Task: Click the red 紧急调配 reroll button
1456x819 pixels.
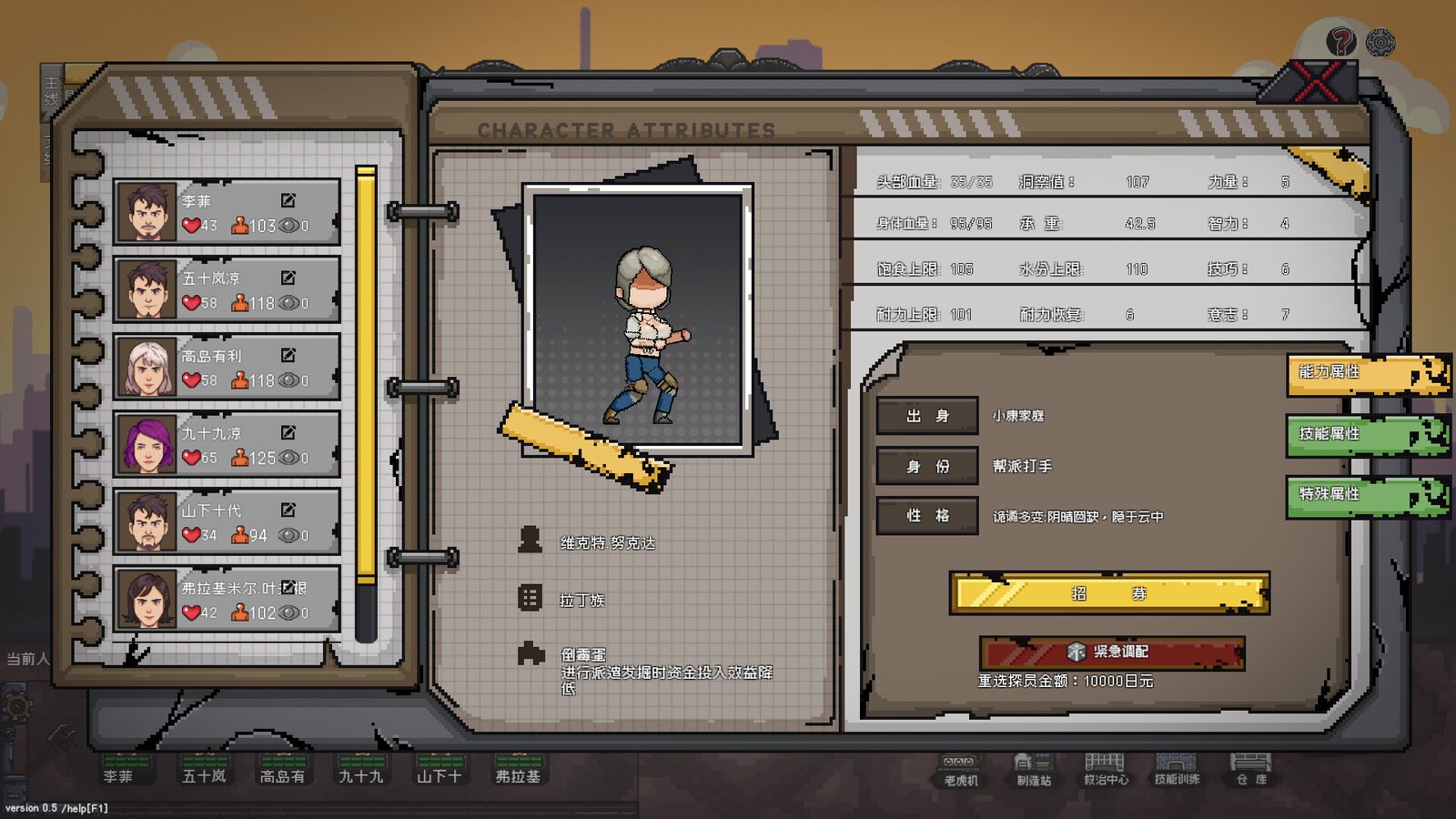Action: click(1111, 652)
